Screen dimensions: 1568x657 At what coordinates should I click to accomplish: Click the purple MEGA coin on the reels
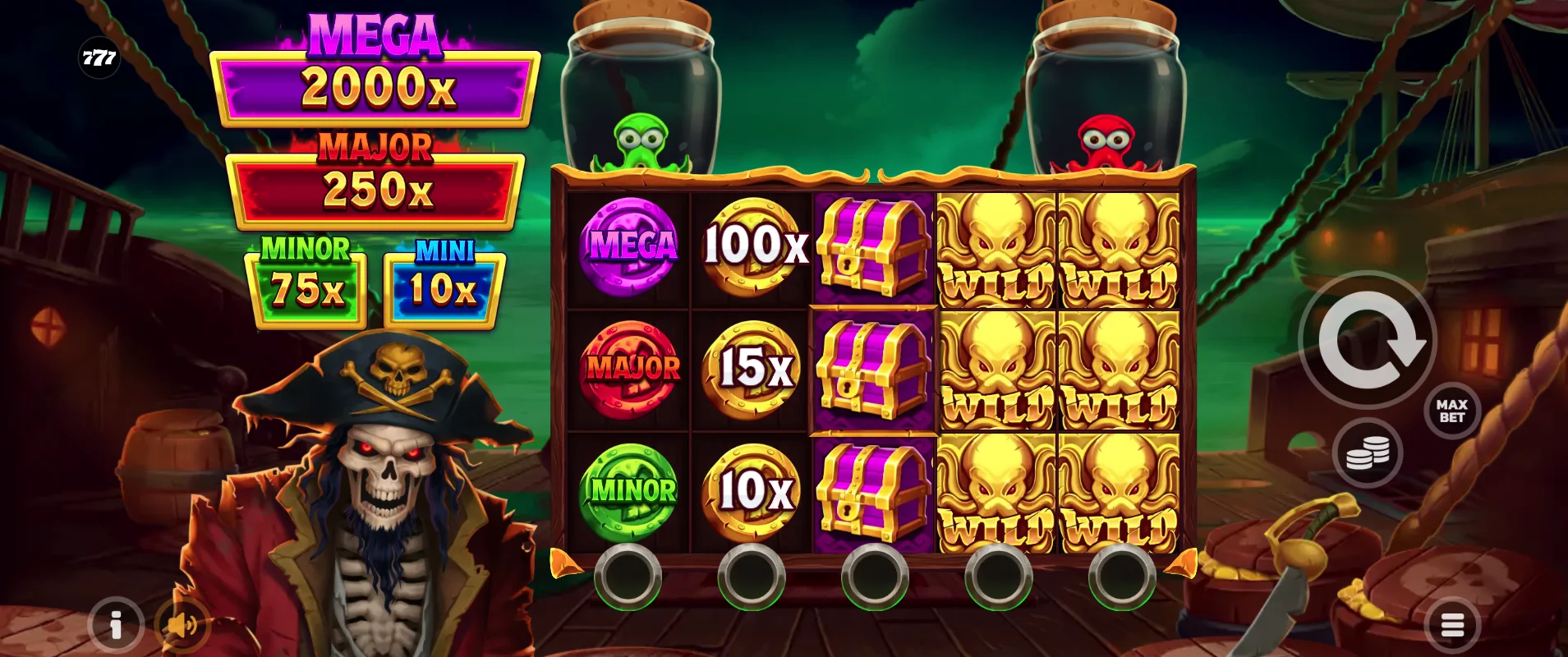coord(629,246)
